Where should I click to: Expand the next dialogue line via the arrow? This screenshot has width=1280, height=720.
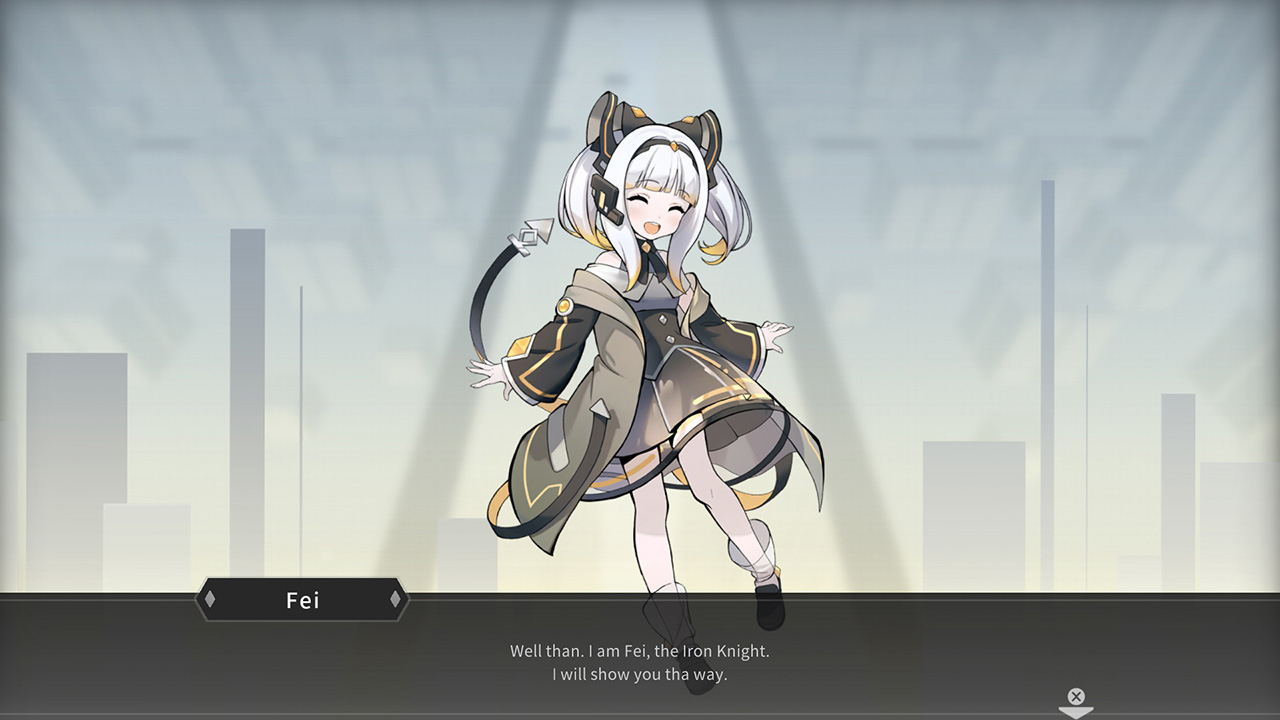[1075, 714]
